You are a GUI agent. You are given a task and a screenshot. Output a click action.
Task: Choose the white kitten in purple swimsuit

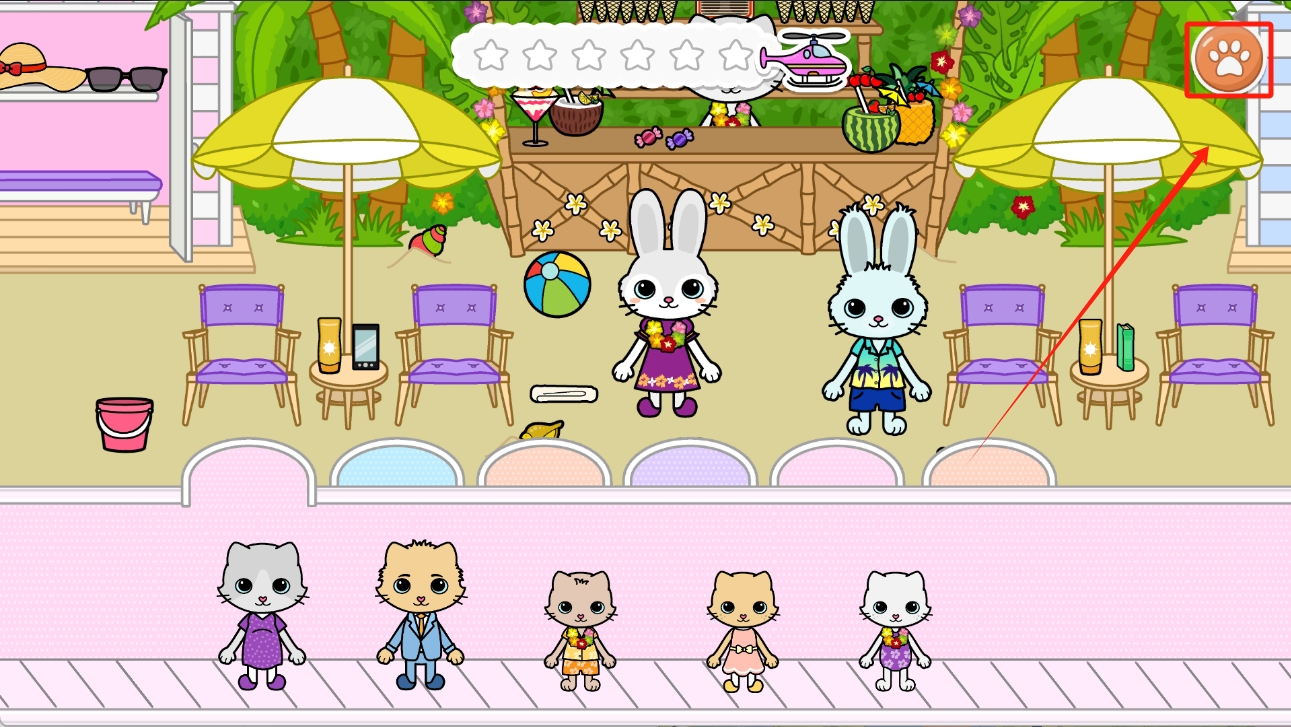[895, 630]
